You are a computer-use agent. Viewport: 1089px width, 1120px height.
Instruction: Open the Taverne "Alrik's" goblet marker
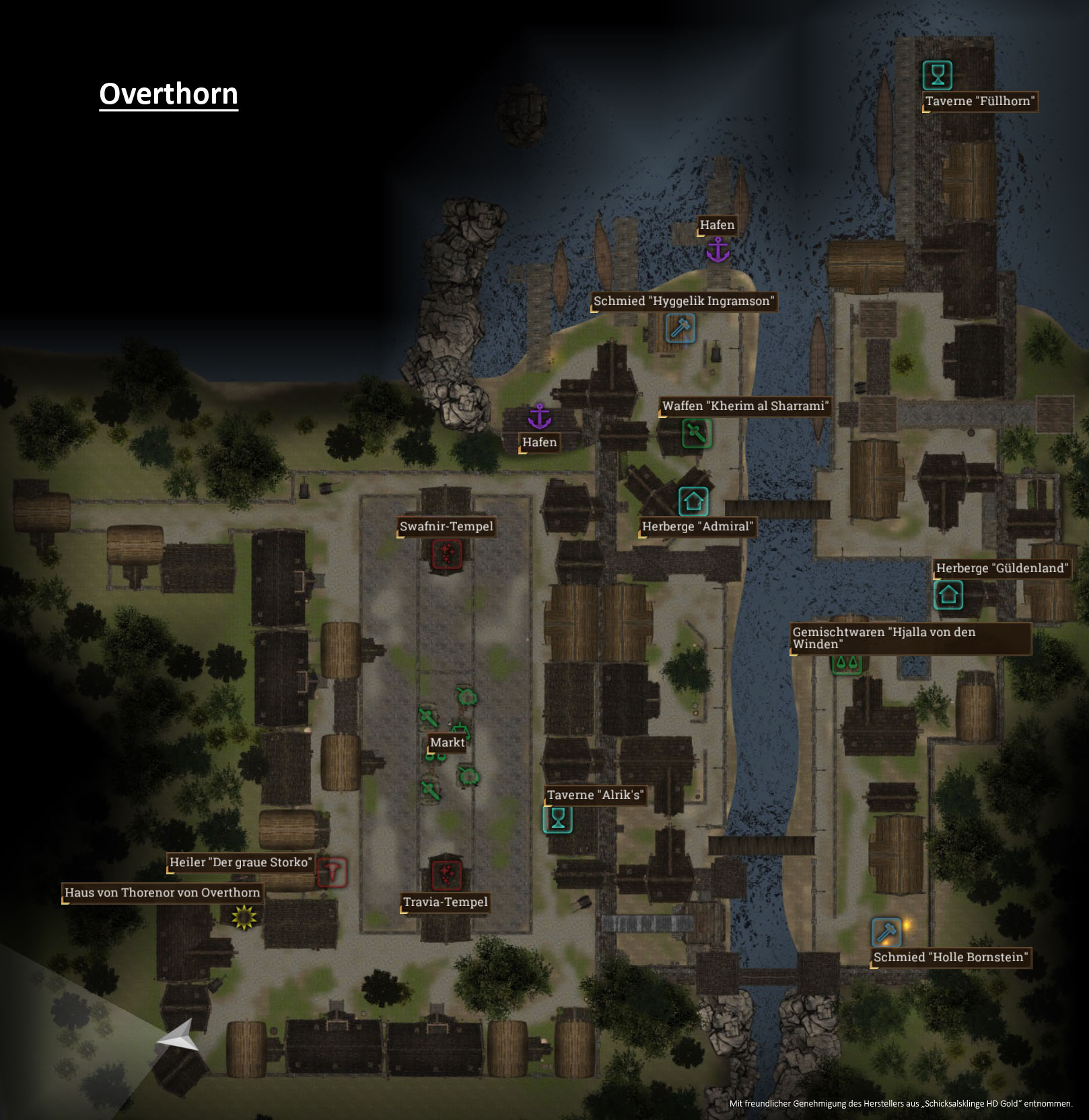[x=557, y=818]
